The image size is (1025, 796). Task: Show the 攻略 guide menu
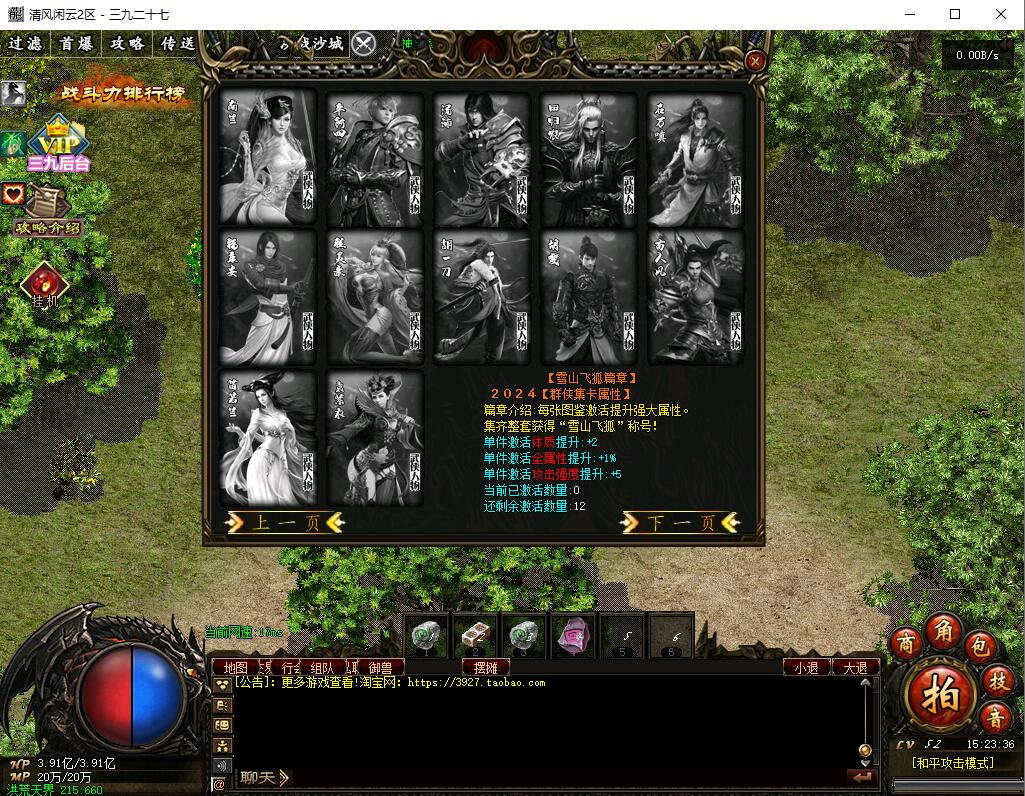tap(127, 44)
